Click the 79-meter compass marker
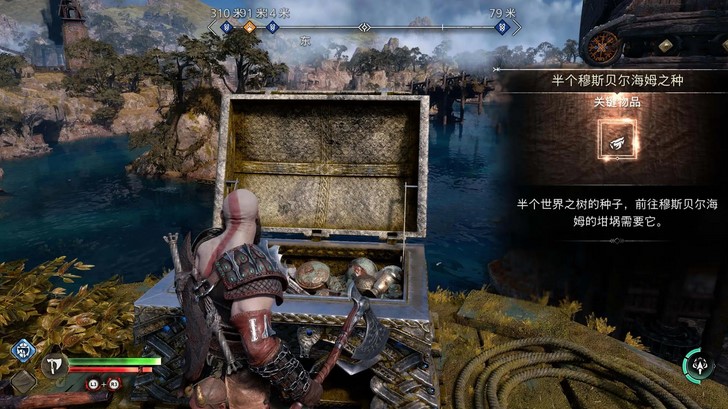728x409 pixels. pyautogui.click(x=500, y=28)
